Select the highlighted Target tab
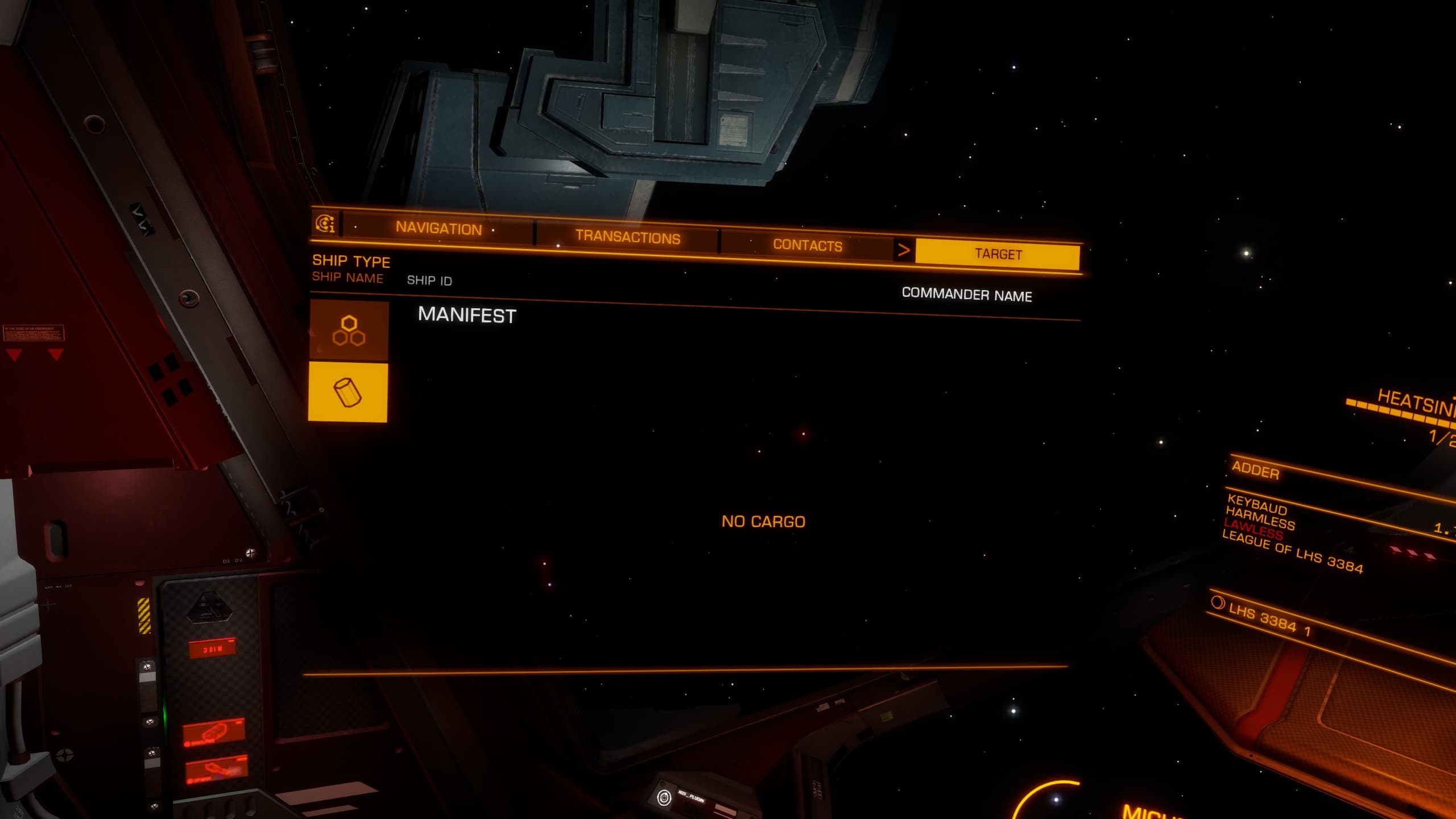Viewport: 1456px width, 819px height. 998,254
